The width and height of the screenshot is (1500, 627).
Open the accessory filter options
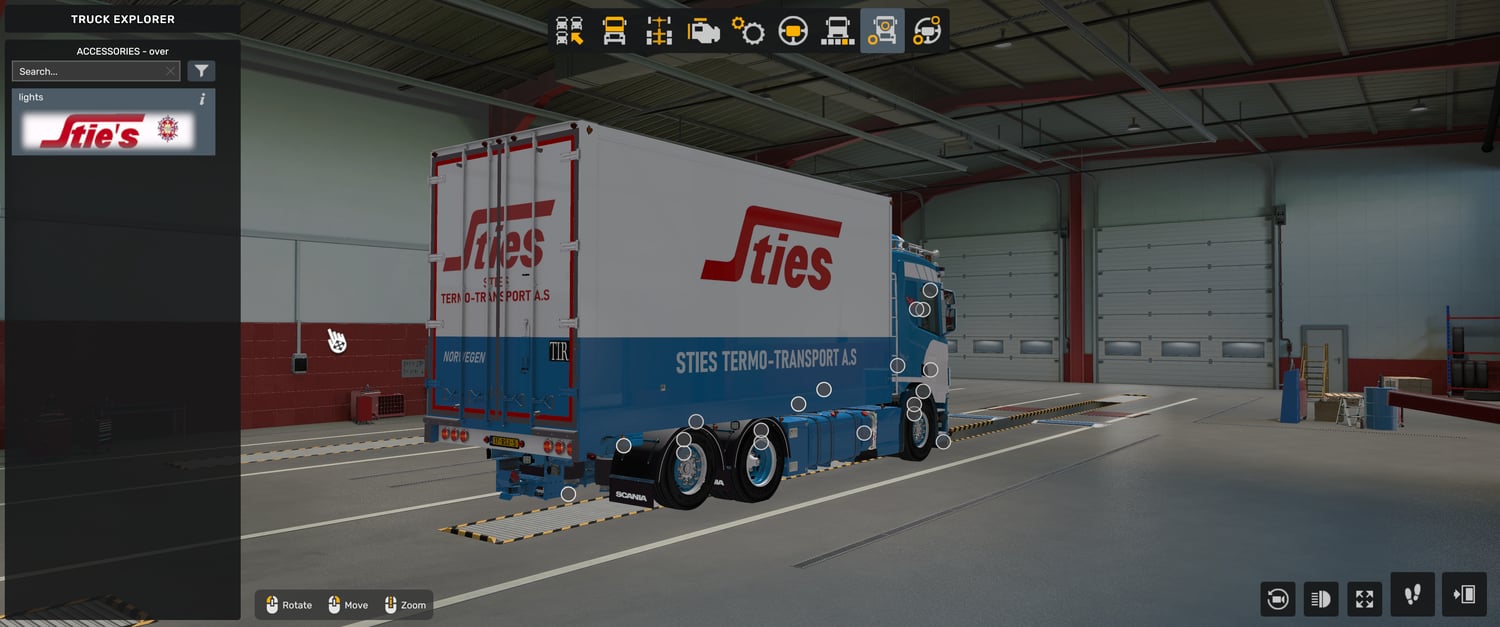201,71
